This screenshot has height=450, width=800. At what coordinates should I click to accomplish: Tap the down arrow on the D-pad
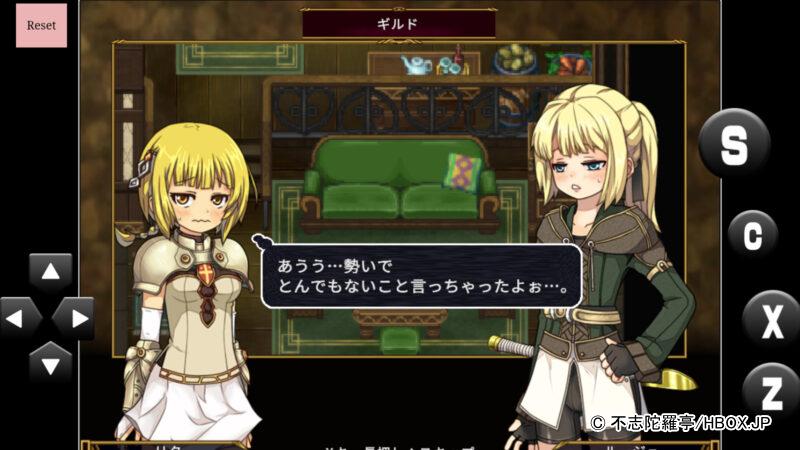[50, 360]
